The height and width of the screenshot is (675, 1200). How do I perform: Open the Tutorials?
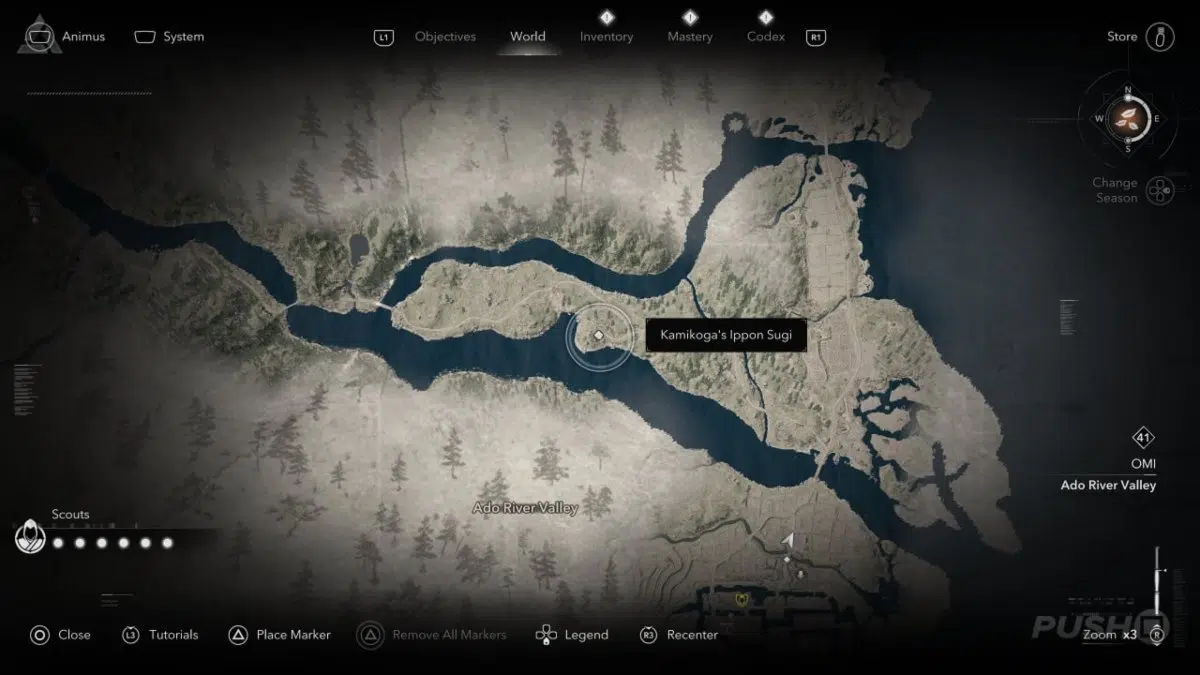pos(160,634)
